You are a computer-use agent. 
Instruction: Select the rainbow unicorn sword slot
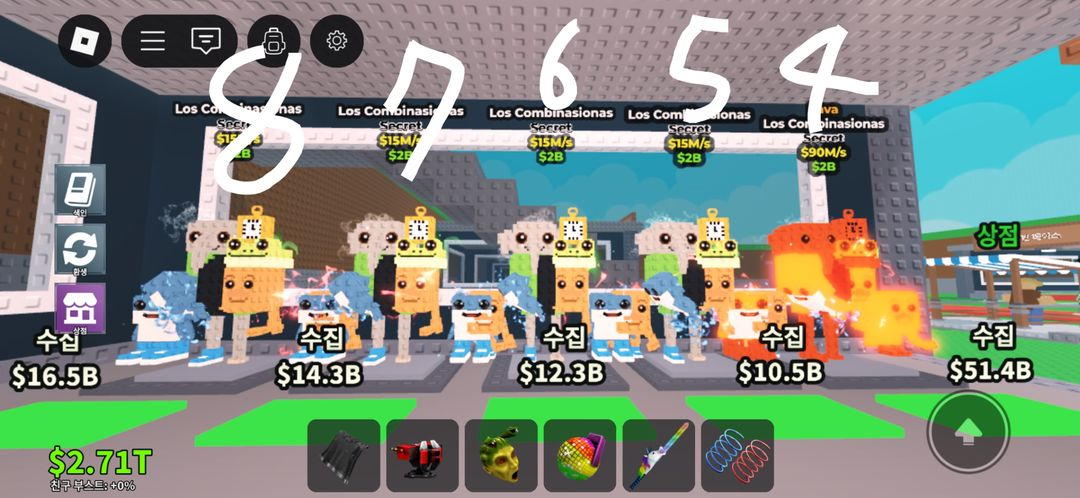[659, 455]
